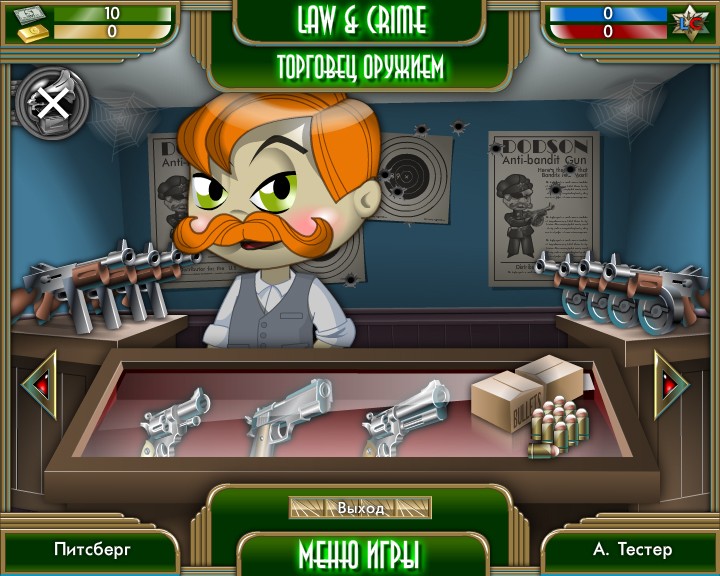
Task: Go to the previous shop with left arrow
Action: point(38,384)
